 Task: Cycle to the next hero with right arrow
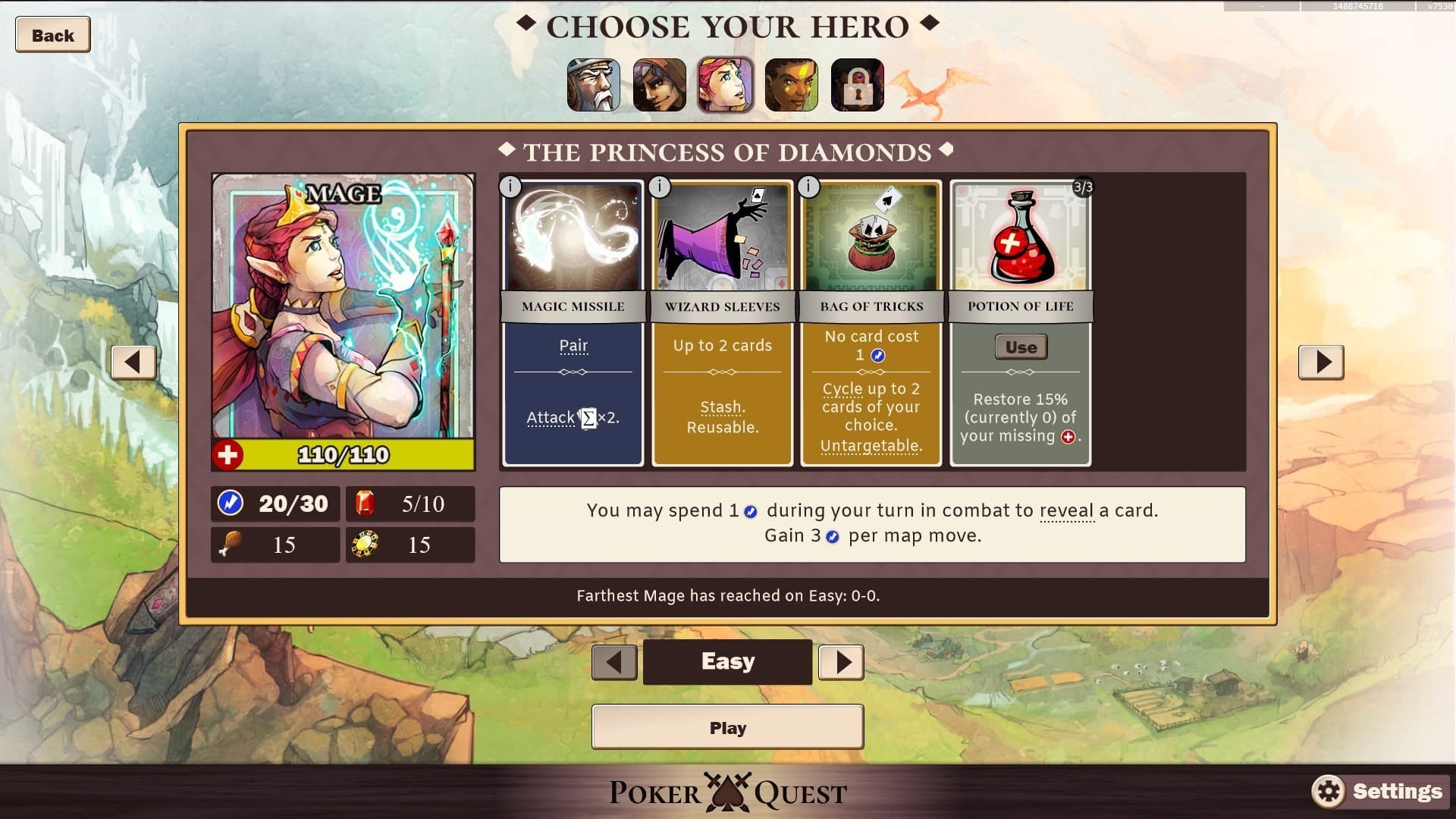coord(1322,362)
